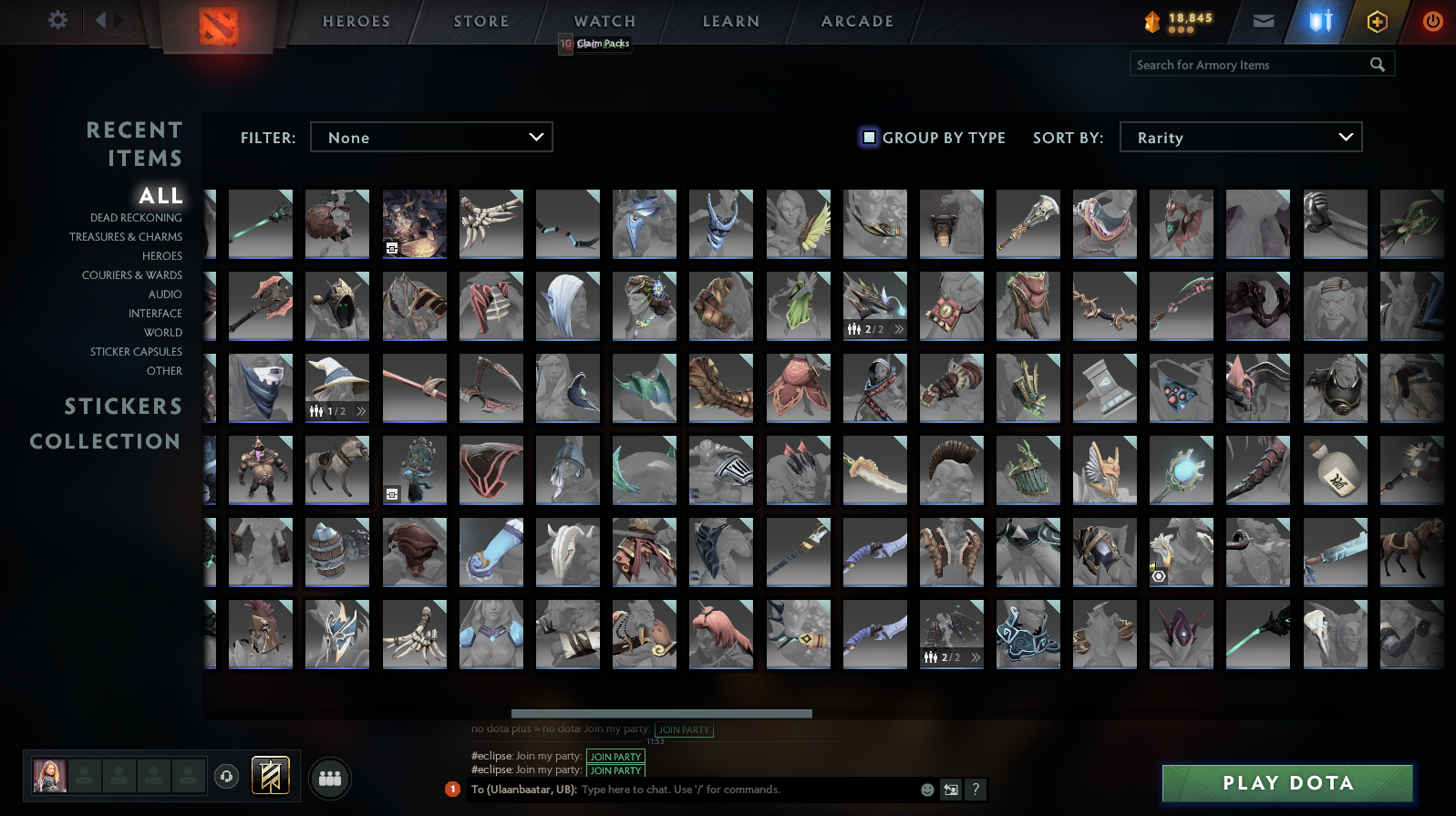Open your Battle Pass ticket icon in the party bar
Image resolution: width=1456 pixels, height=816 pixels.
point(270,774)
